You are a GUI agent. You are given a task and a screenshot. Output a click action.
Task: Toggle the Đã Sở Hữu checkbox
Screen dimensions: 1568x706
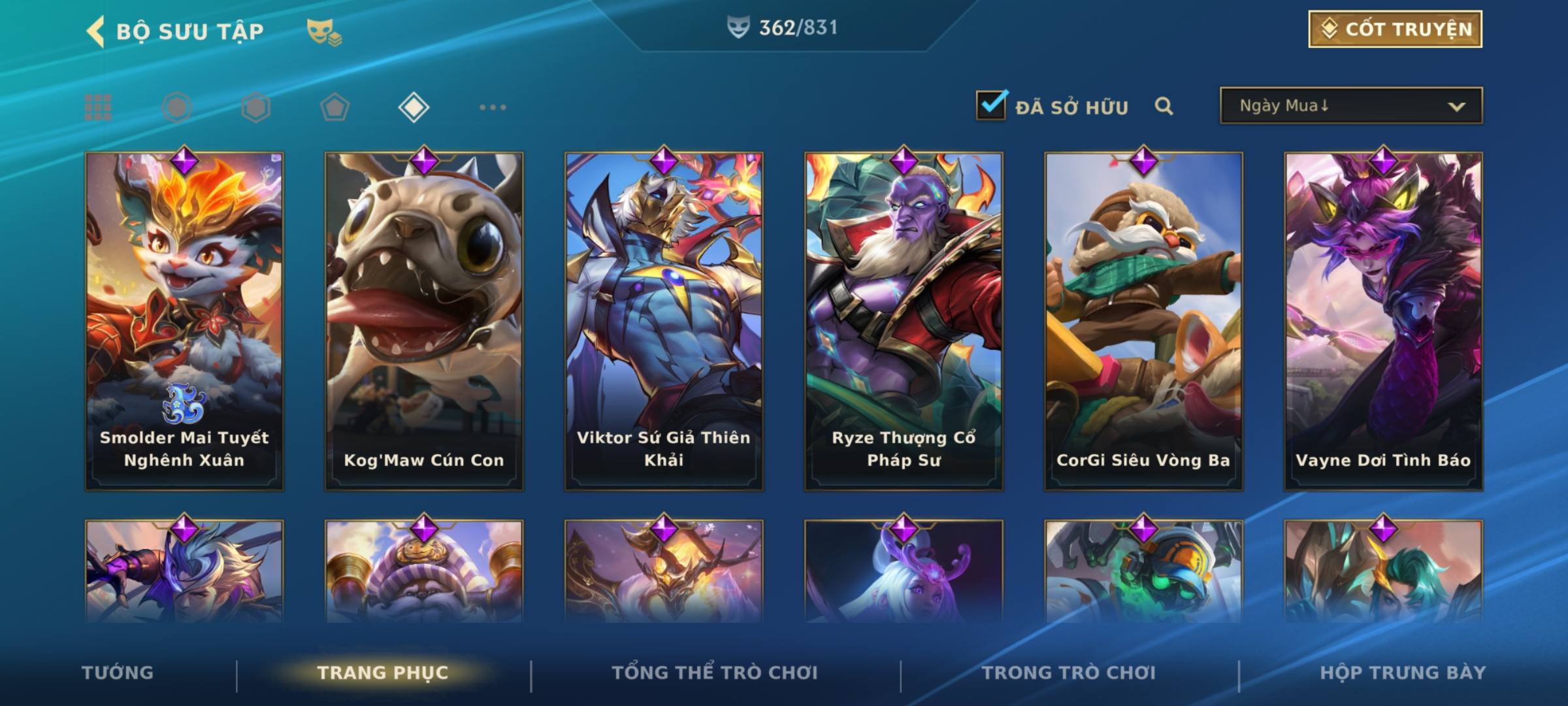tap(991, 105)
